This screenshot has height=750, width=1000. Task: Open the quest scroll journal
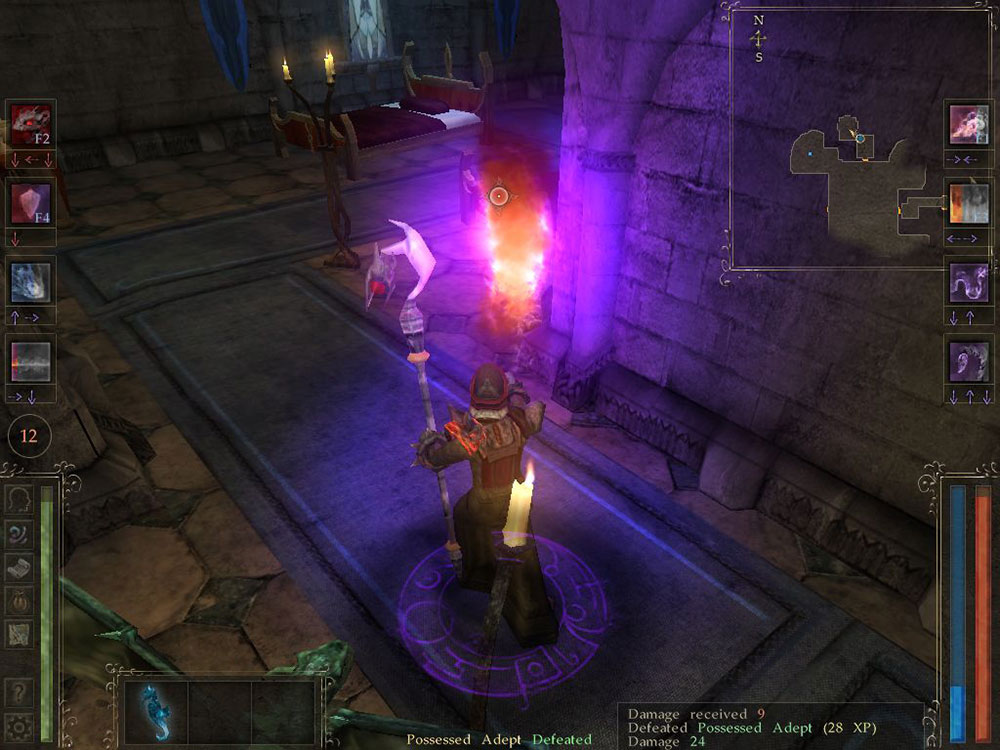(19, 567)
